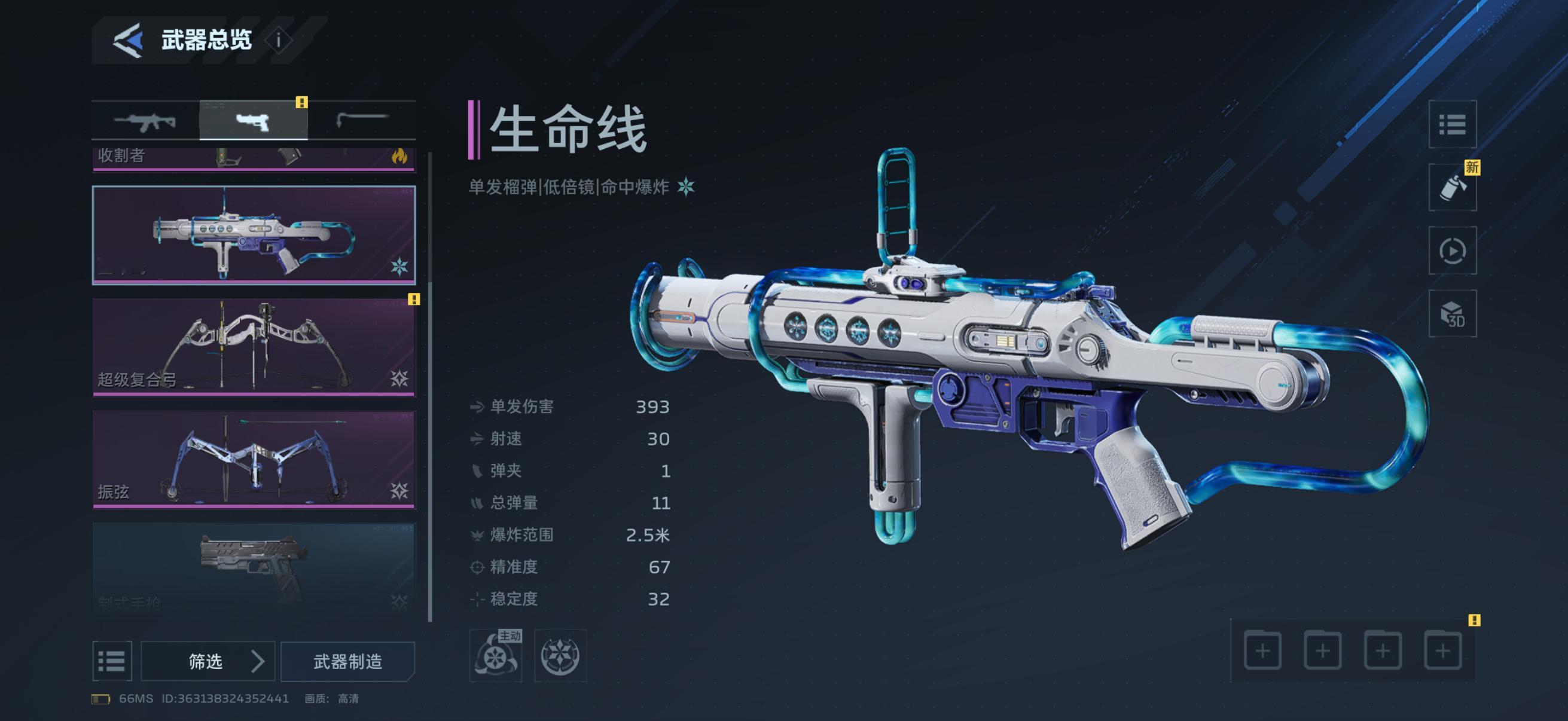The image size is (1568, 721).
Task: Open the info icon beside 武器总览
Action: [279, 40]
